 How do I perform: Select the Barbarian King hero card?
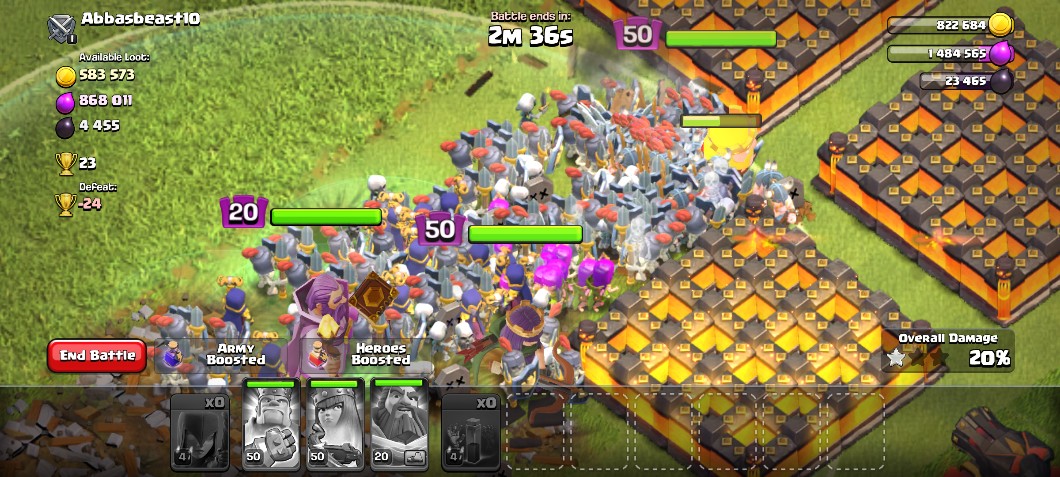[x=271, y=424]
